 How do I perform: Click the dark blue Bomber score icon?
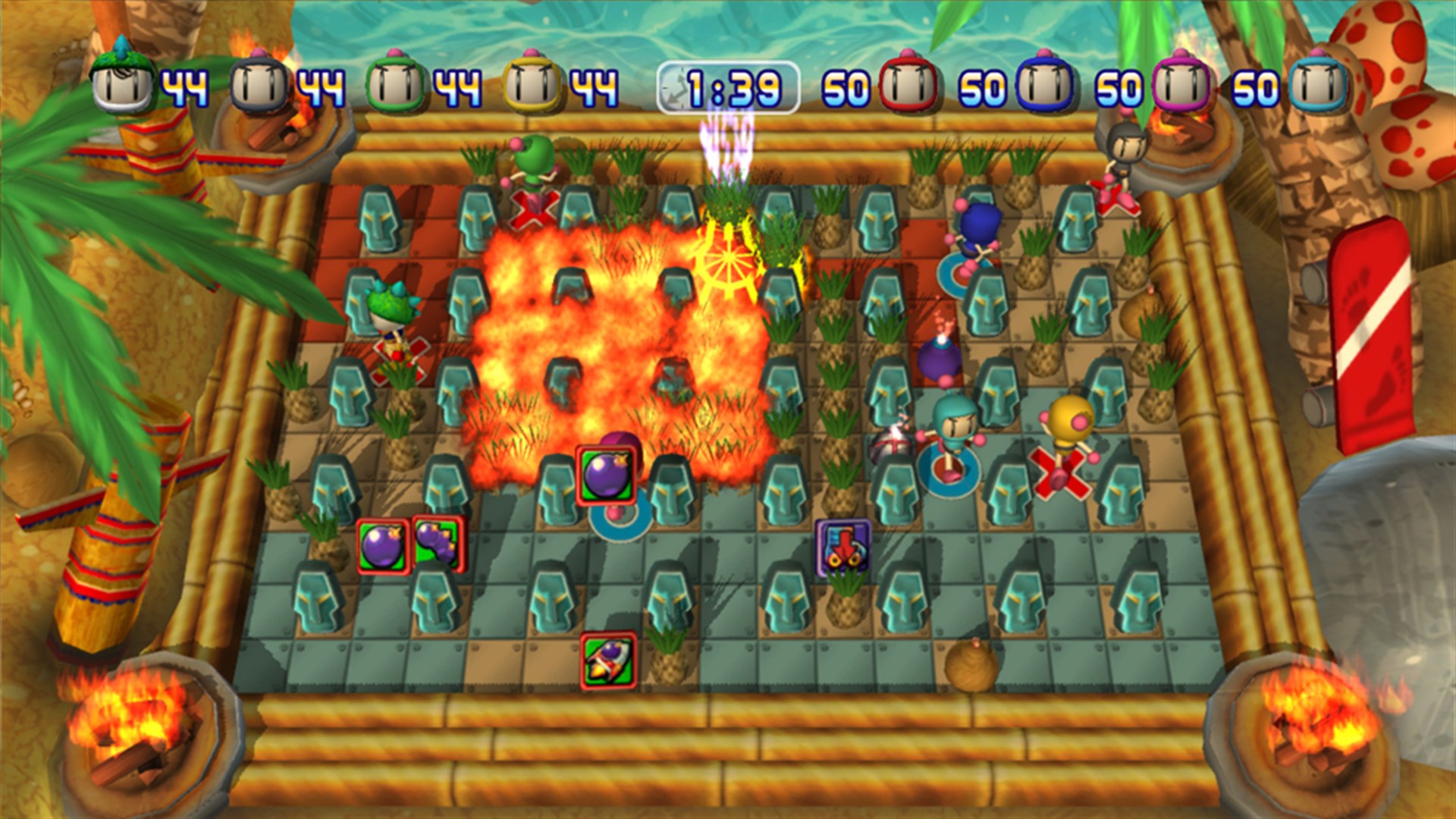pyautogui.click(x=1043, y=83)
